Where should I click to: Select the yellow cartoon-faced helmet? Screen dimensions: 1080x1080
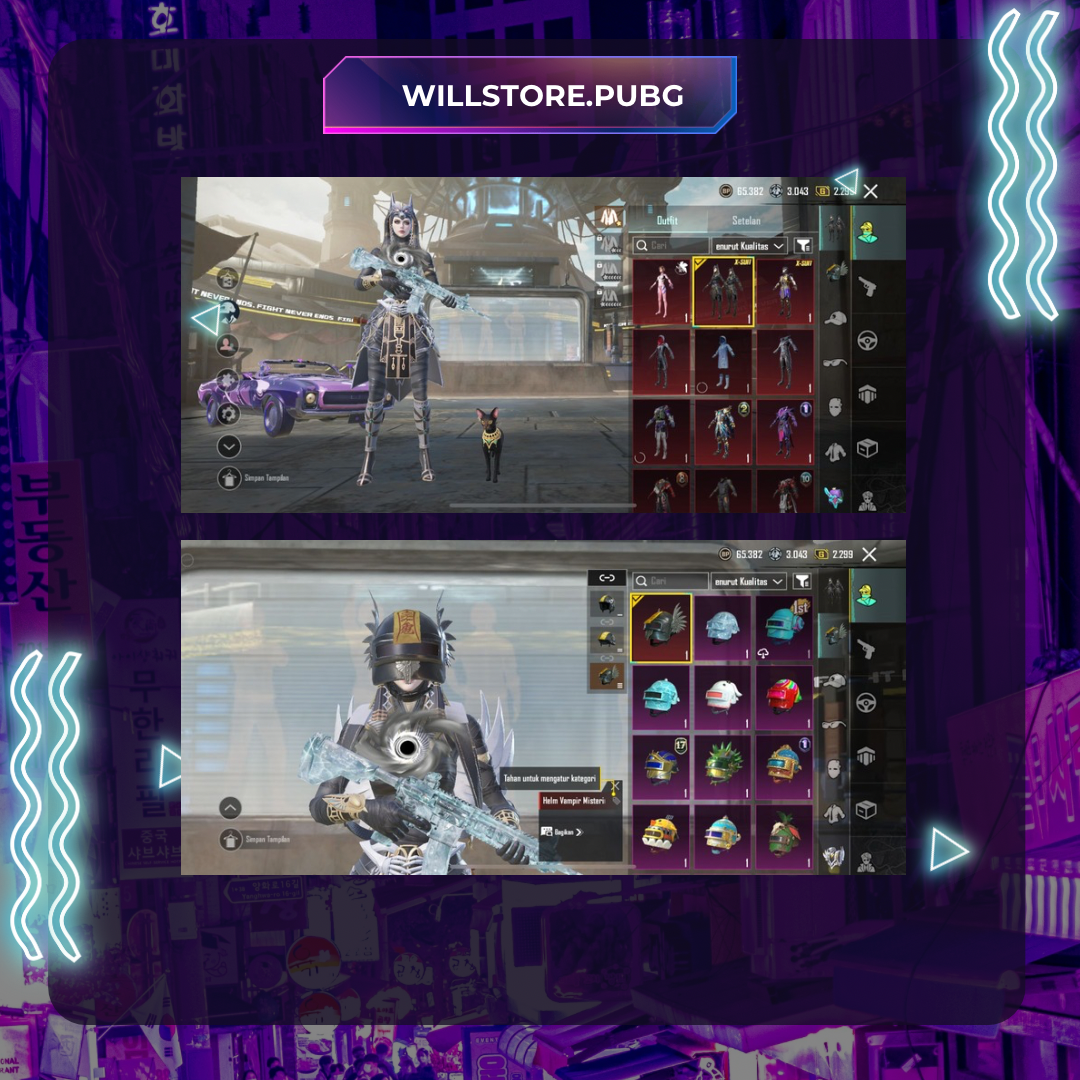point(661,838)
